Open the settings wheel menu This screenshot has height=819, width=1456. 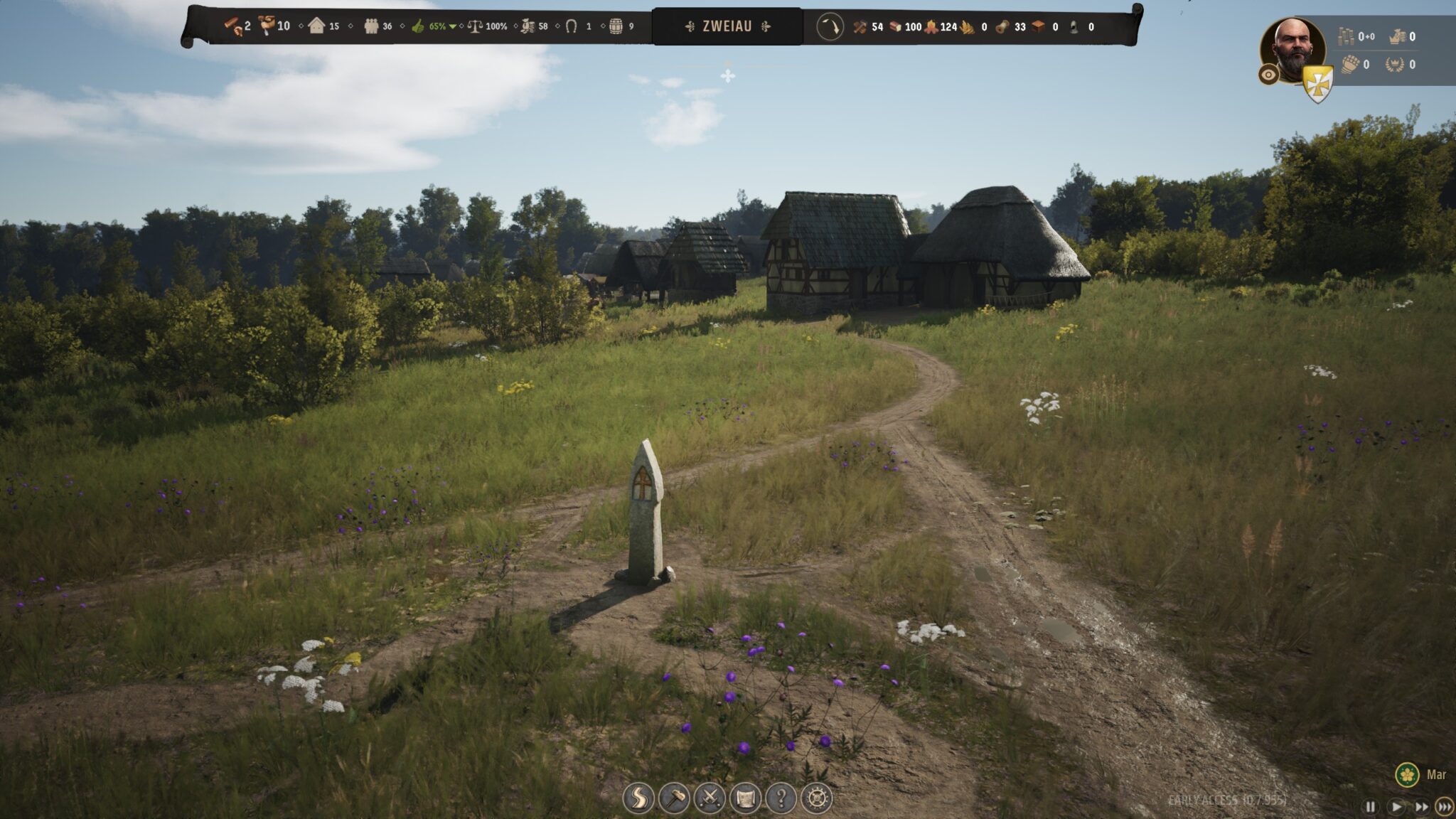pyautogui.click(x=816, y=798)
